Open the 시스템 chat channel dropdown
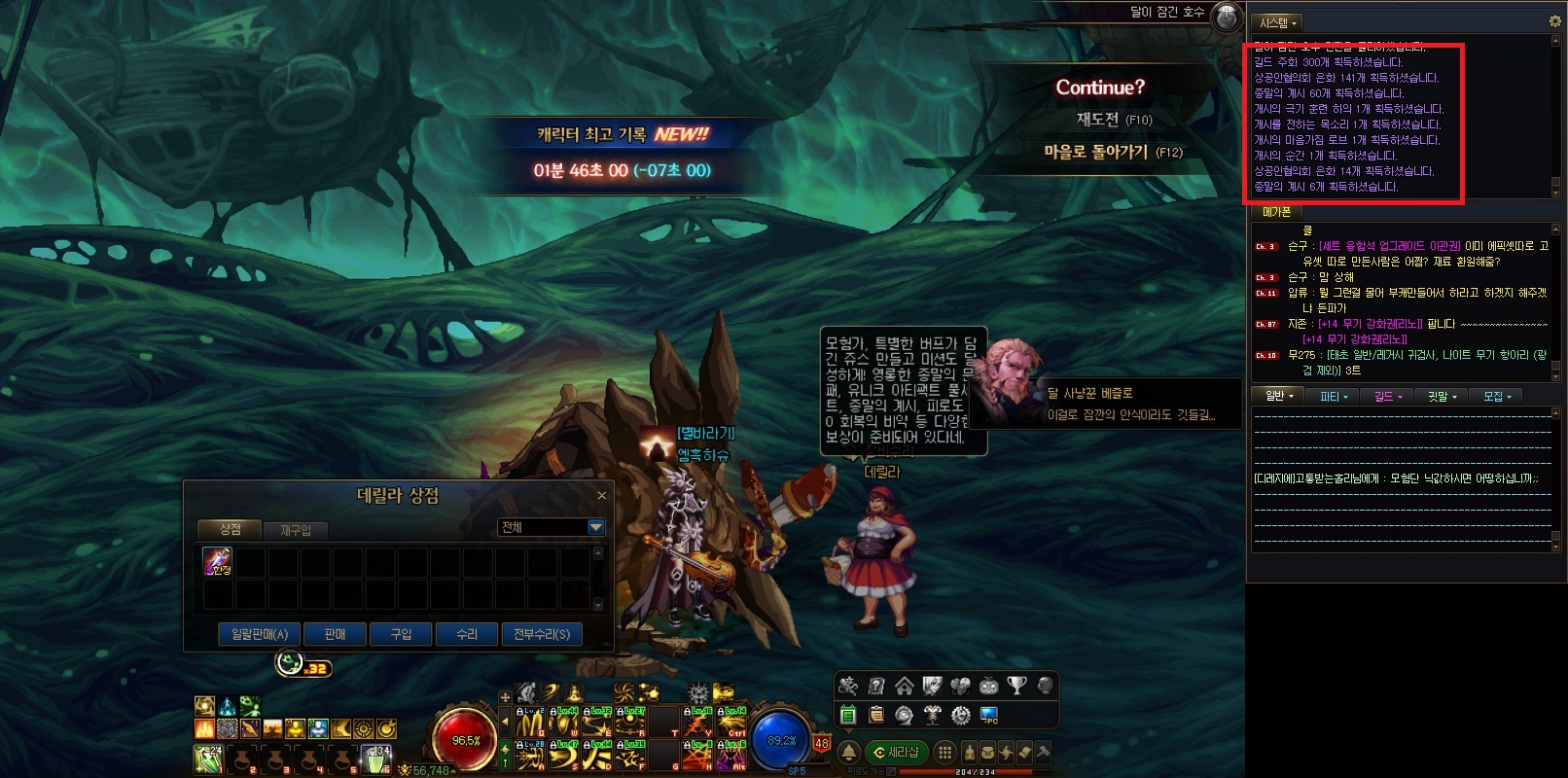1568x778 pixels. click(1277, 22)
